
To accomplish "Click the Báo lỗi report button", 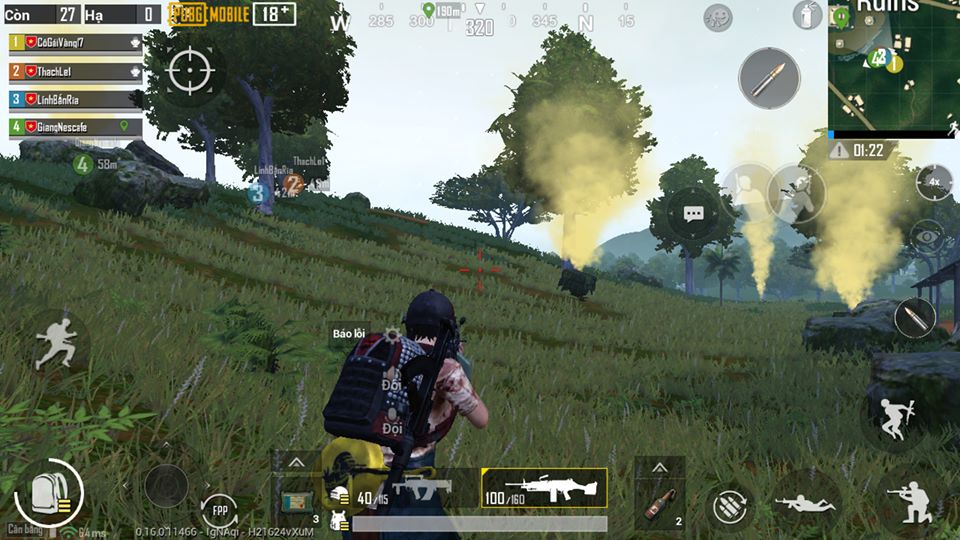I will pos(348,332).
